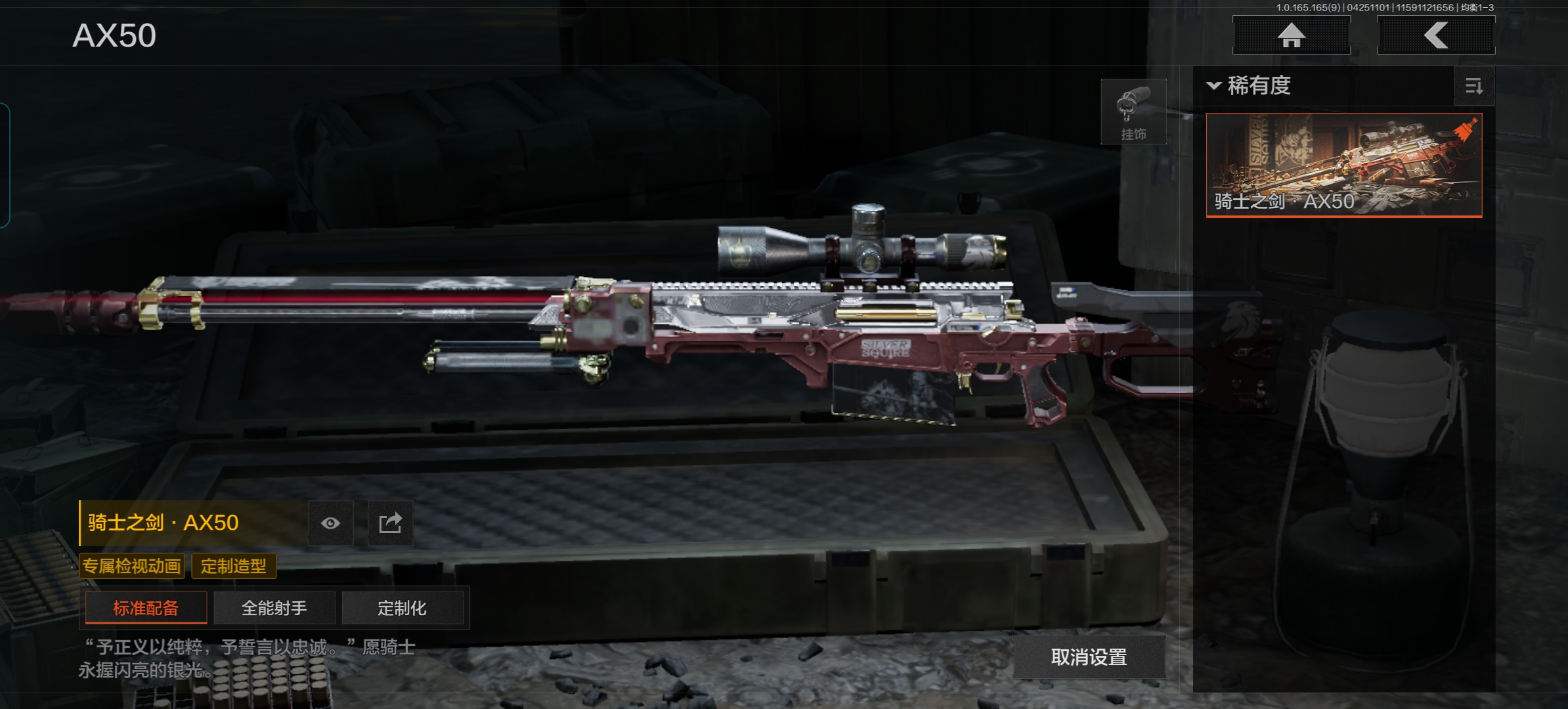Go to the home screen

(x=1291, y=35)
